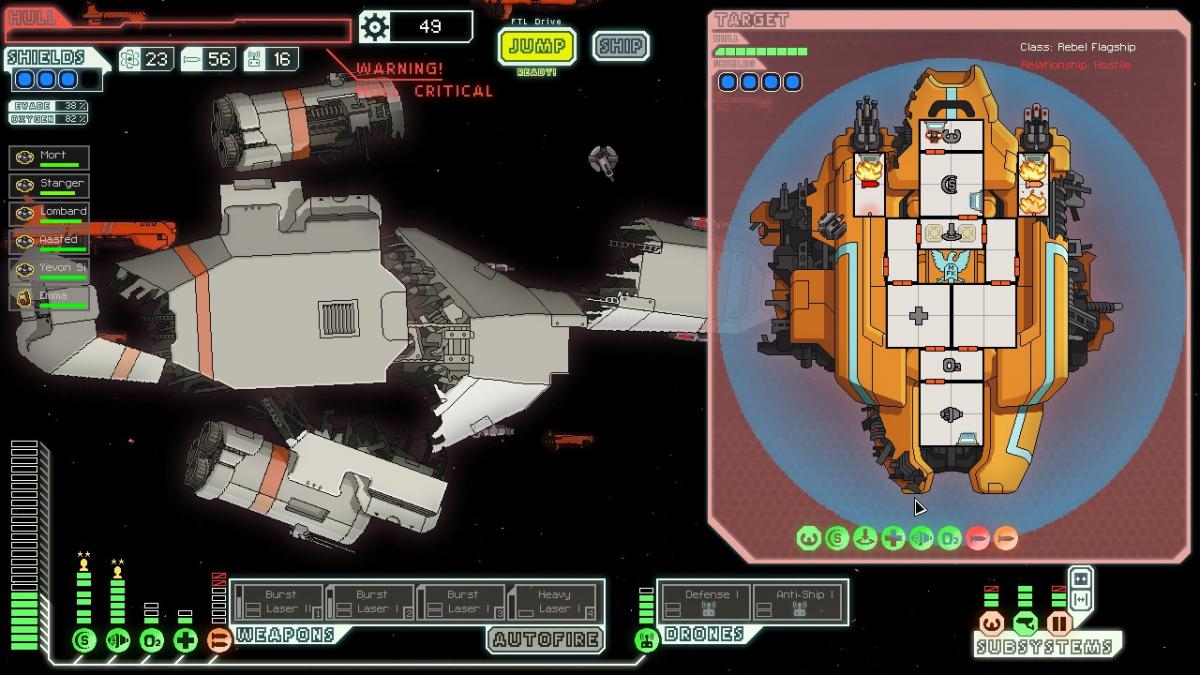This screenshot has width=1200, height=675.
Task: Activate the Defense I drone slot
Action: tap(706, 602)
